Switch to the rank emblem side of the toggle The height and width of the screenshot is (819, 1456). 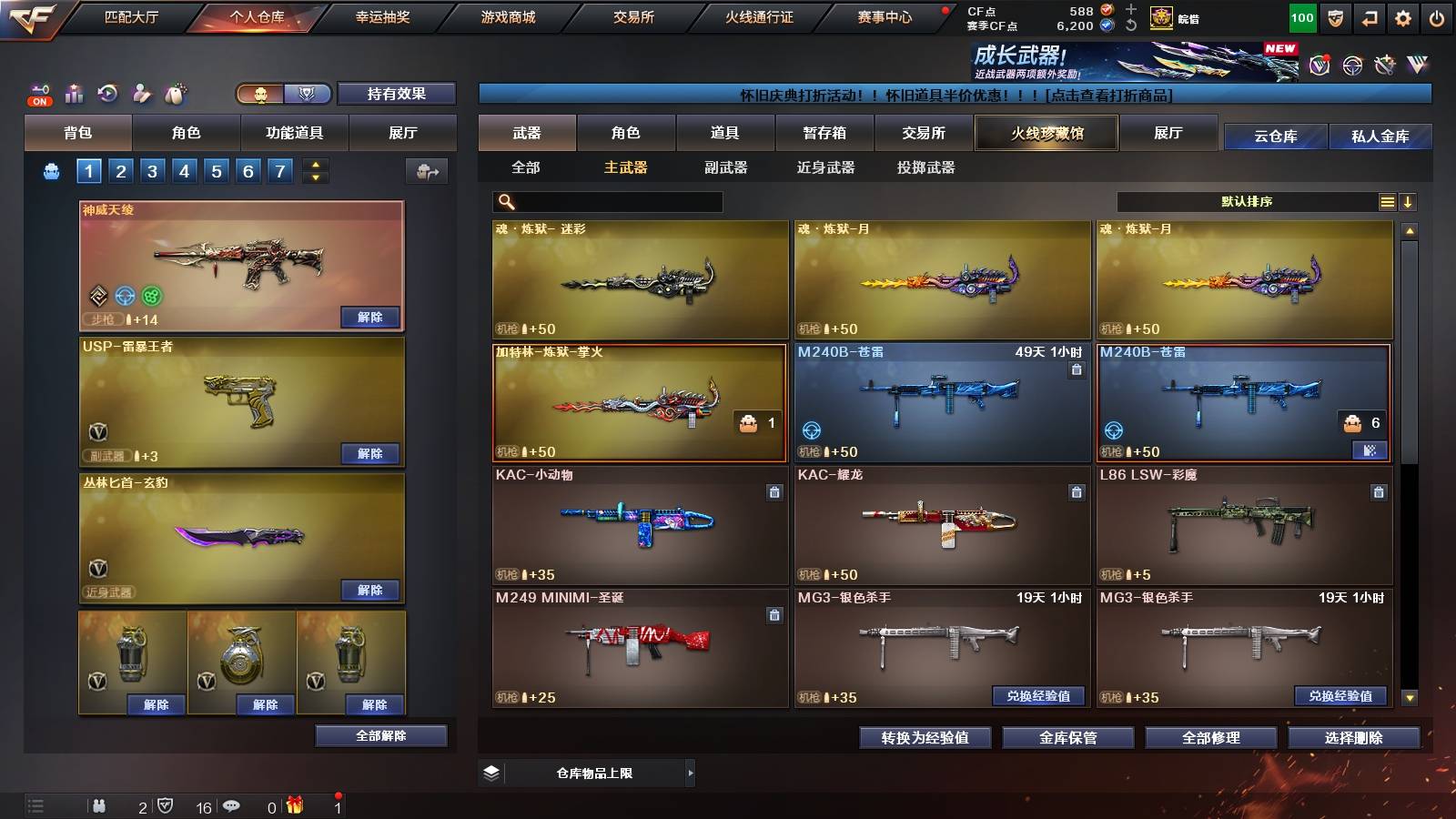click(307, 94)
